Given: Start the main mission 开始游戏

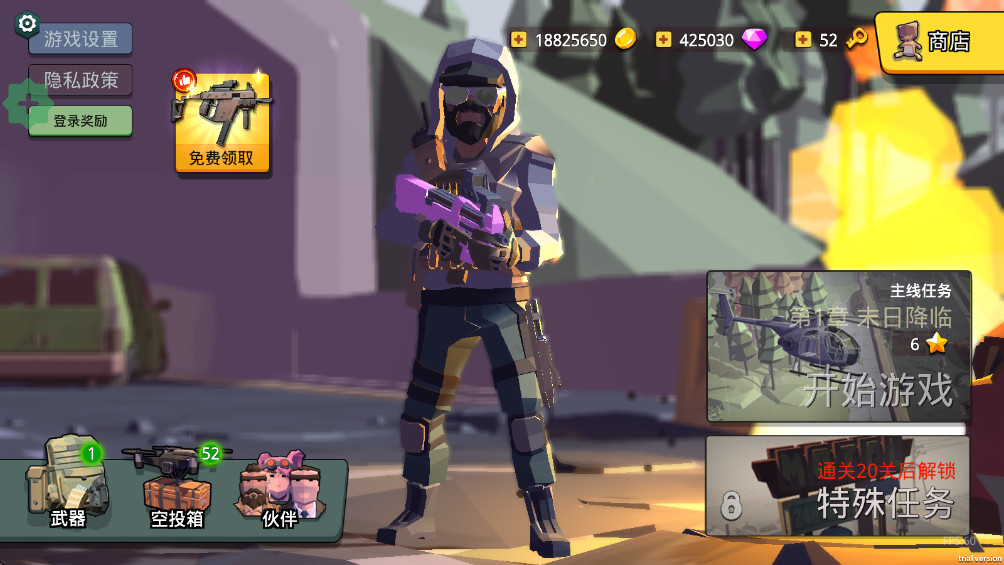Looking at the screenshot, I should pyautogui.click(x=838, y=346).
